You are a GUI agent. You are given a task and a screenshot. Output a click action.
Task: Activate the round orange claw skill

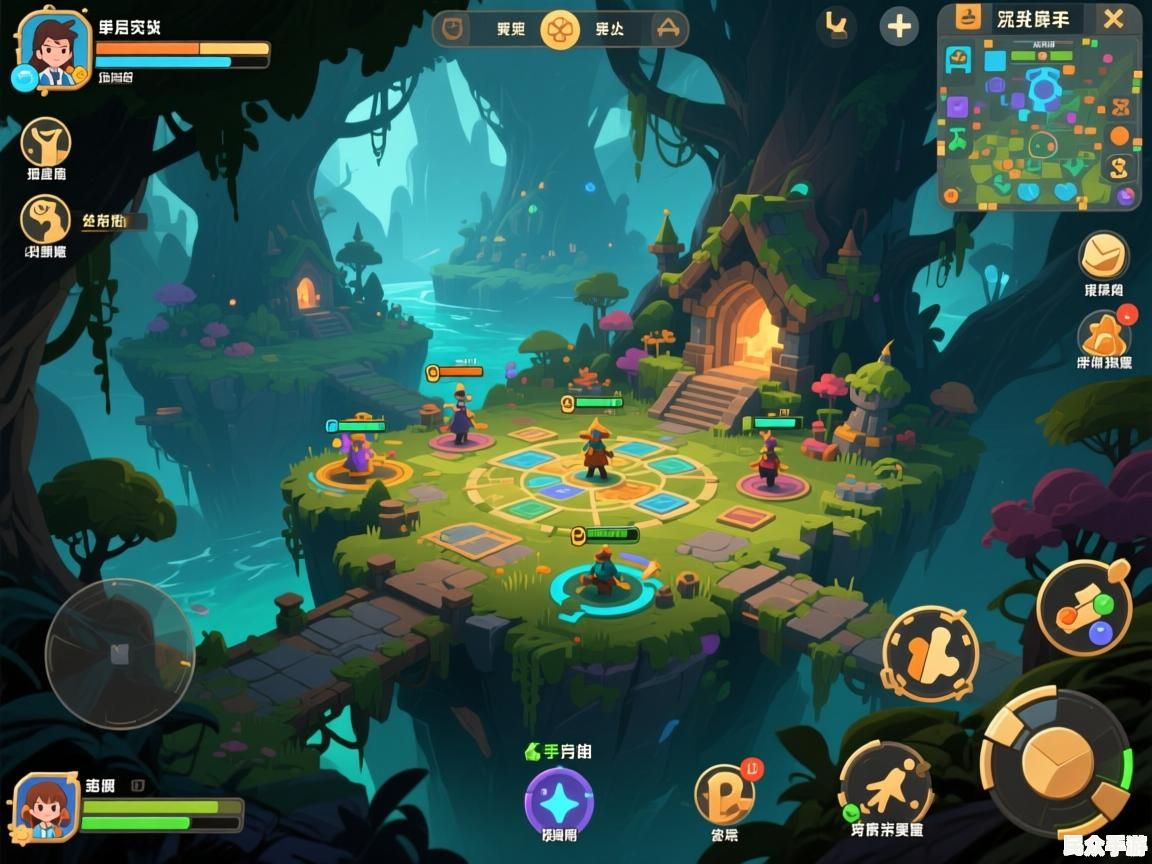[929, 653]
